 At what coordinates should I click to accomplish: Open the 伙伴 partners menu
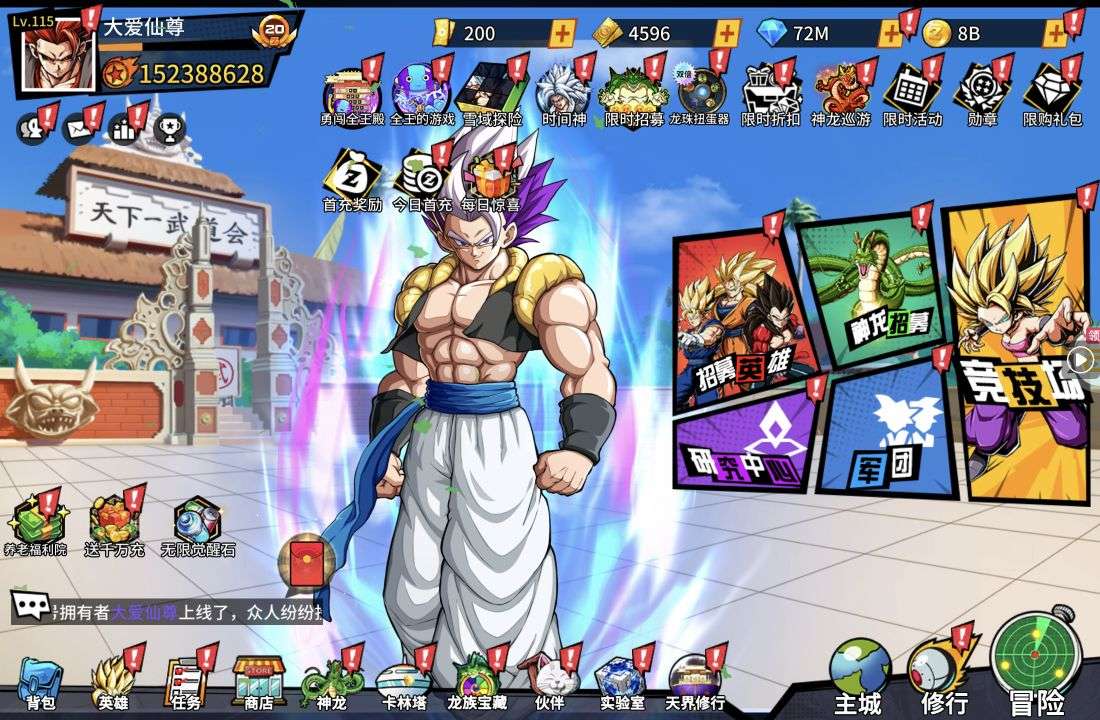(x=550, y=683)
